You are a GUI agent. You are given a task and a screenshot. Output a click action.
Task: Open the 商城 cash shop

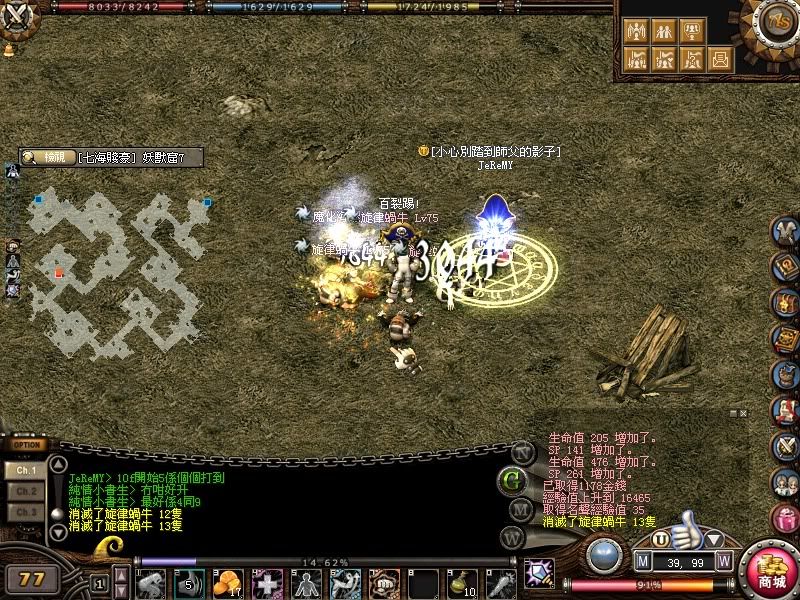[771, 571]
